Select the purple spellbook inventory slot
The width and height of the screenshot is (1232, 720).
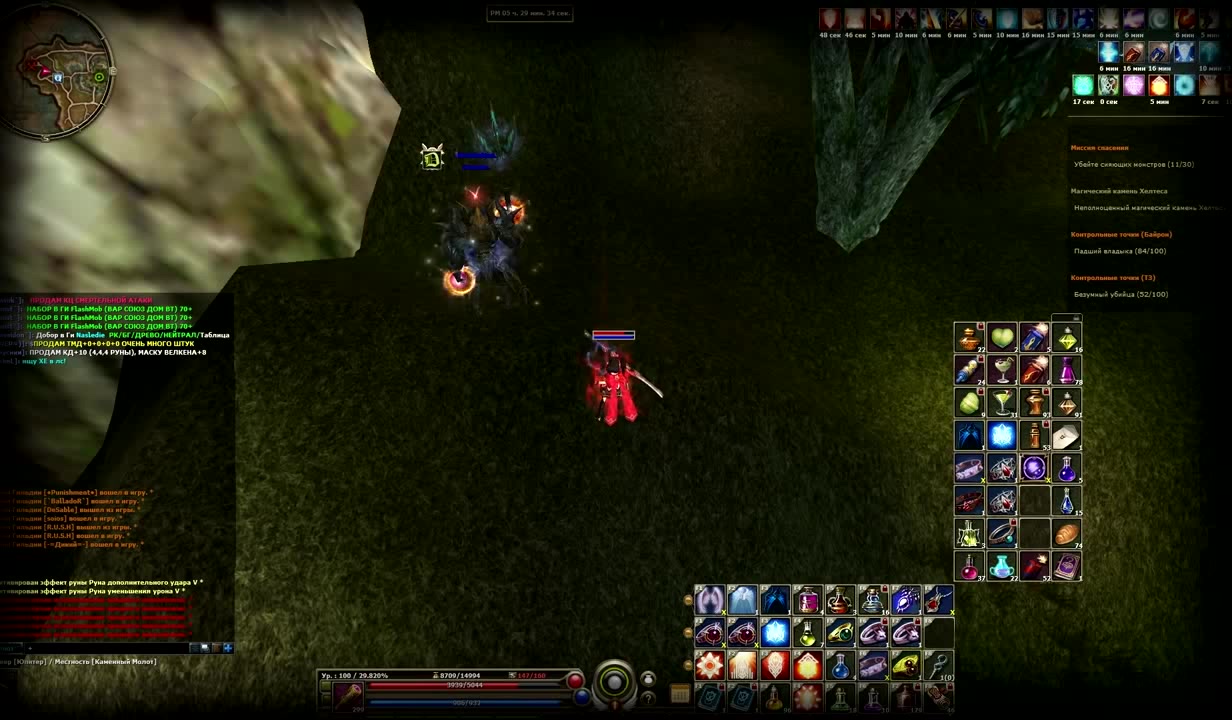point(1066,566)
